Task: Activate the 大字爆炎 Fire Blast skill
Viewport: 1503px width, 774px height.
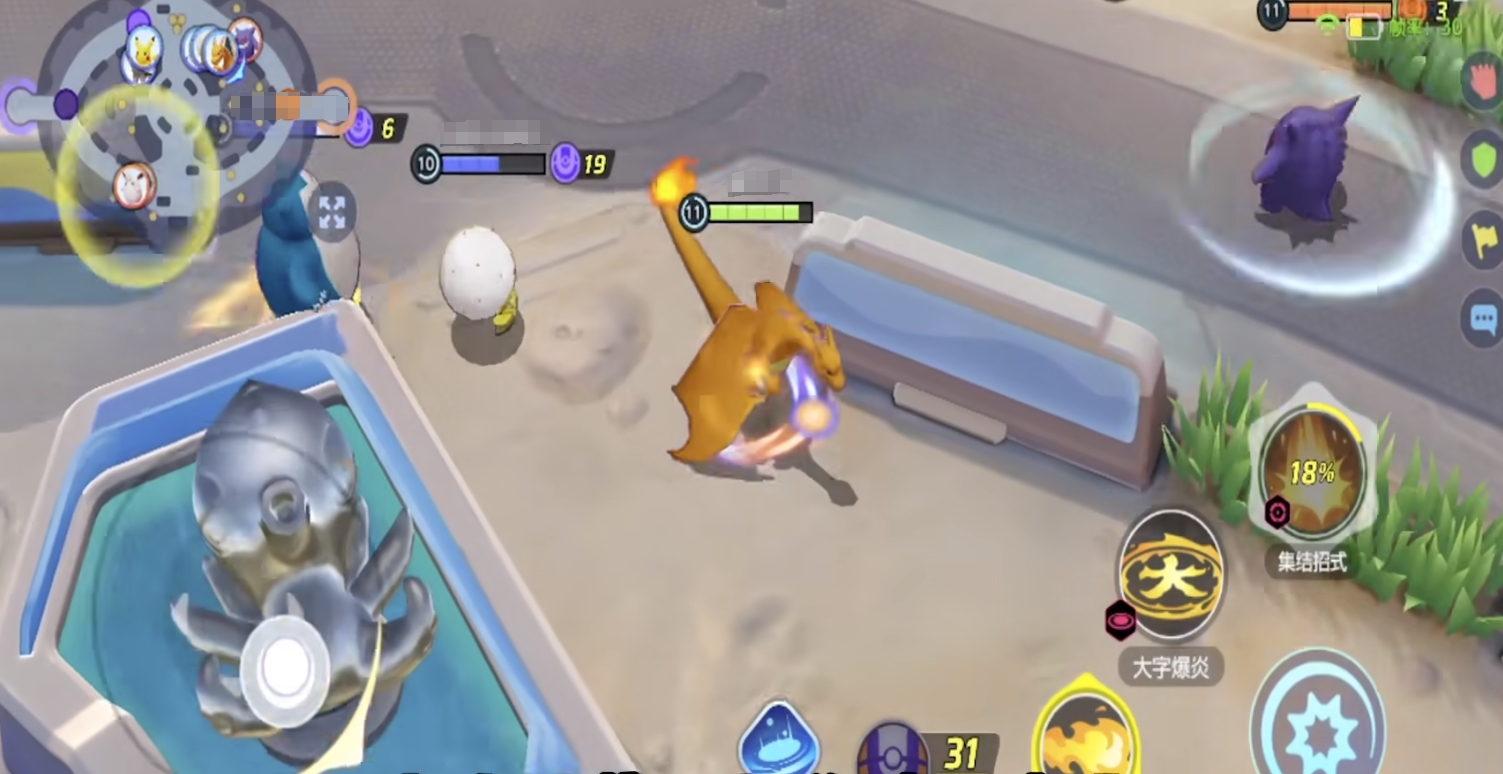Action: click(x=1170, y=578)
